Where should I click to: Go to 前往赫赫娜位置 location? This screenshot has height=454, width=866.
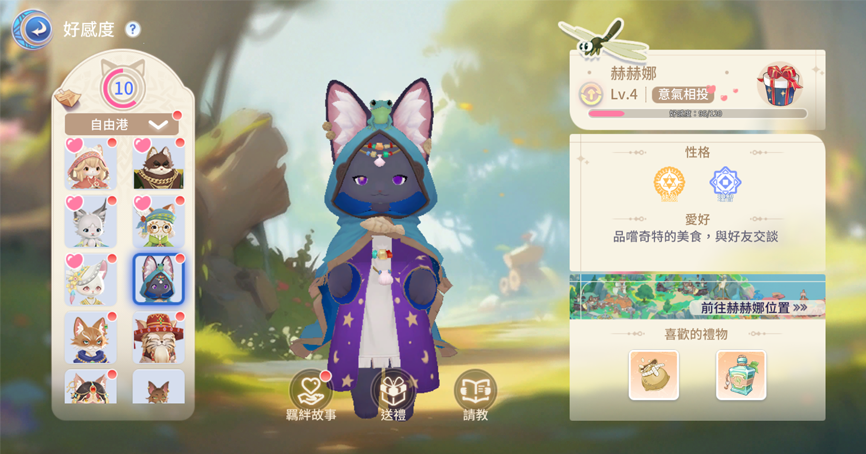[x=748, y=307]
